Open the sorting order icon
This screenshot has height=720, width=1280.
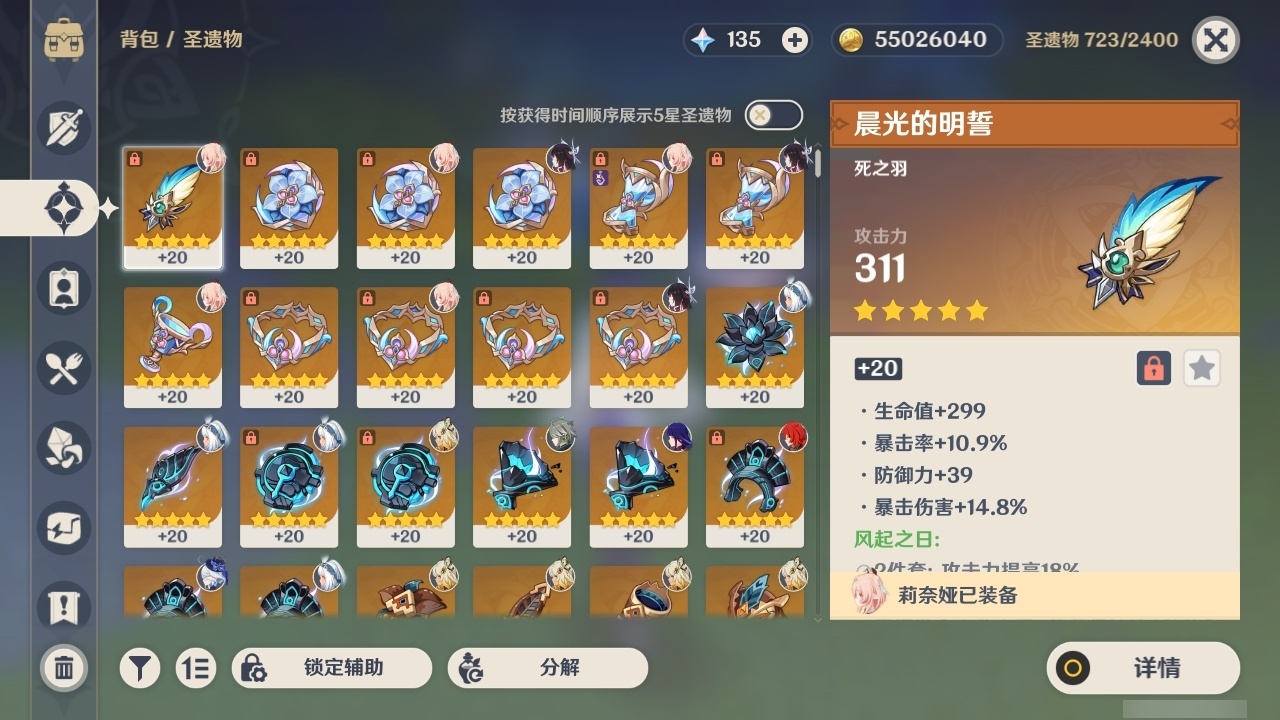coord(196,668)
